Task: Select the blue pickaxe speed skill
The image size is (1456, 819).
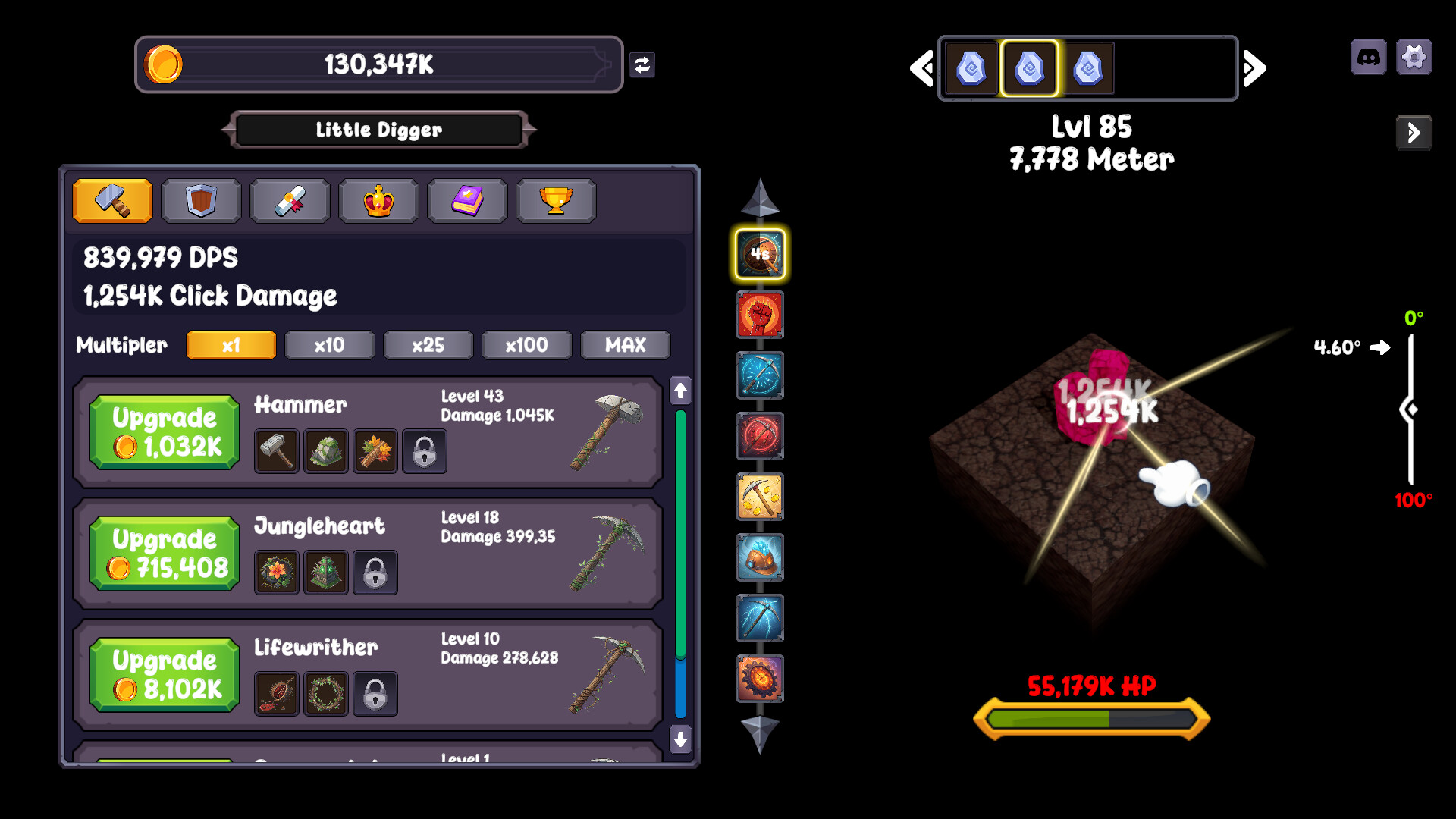Action: pos(760,376)
